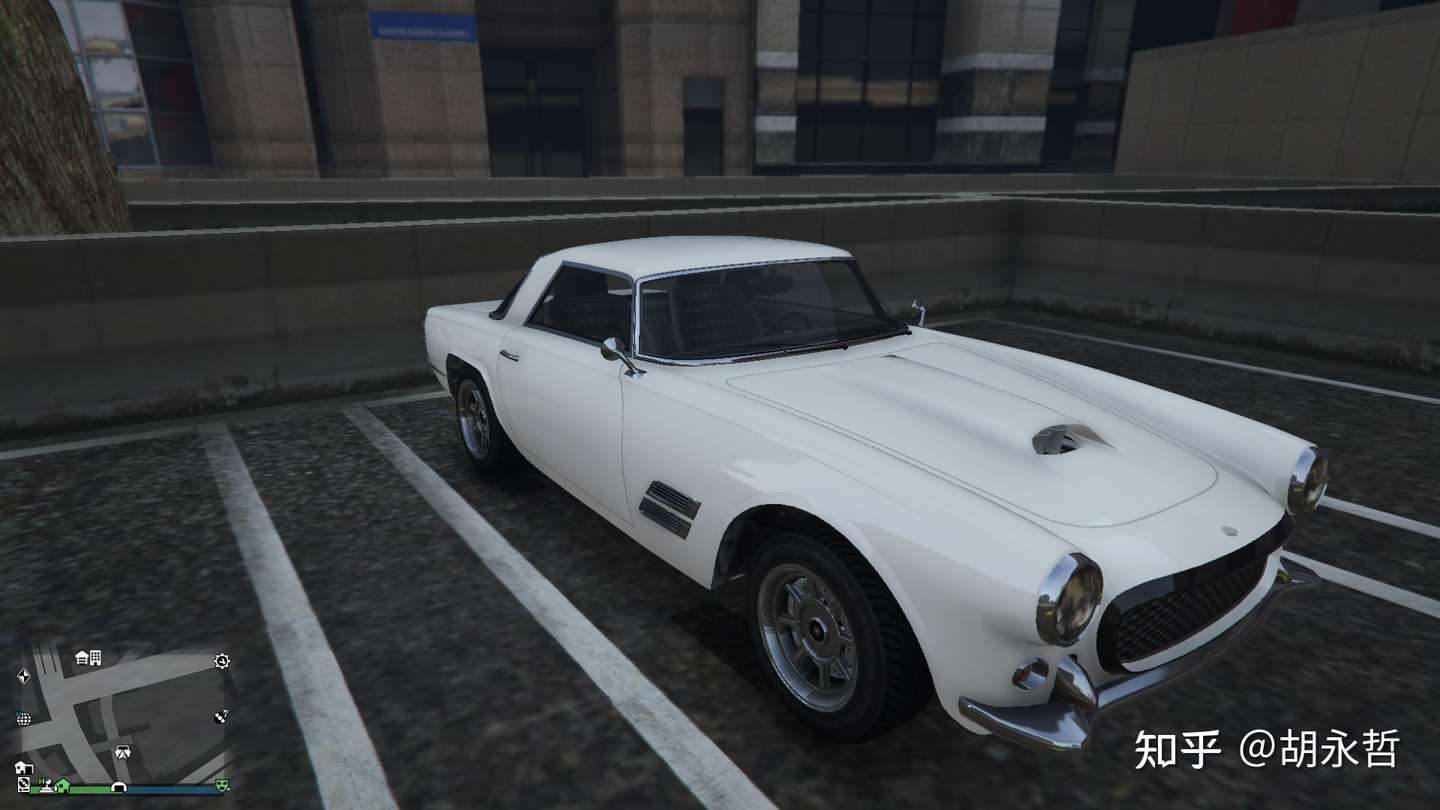Click the white player arrow marker in the minimap
This screenshot has height=810, width=1440.
pyautogui.click(x=123, y=752)
